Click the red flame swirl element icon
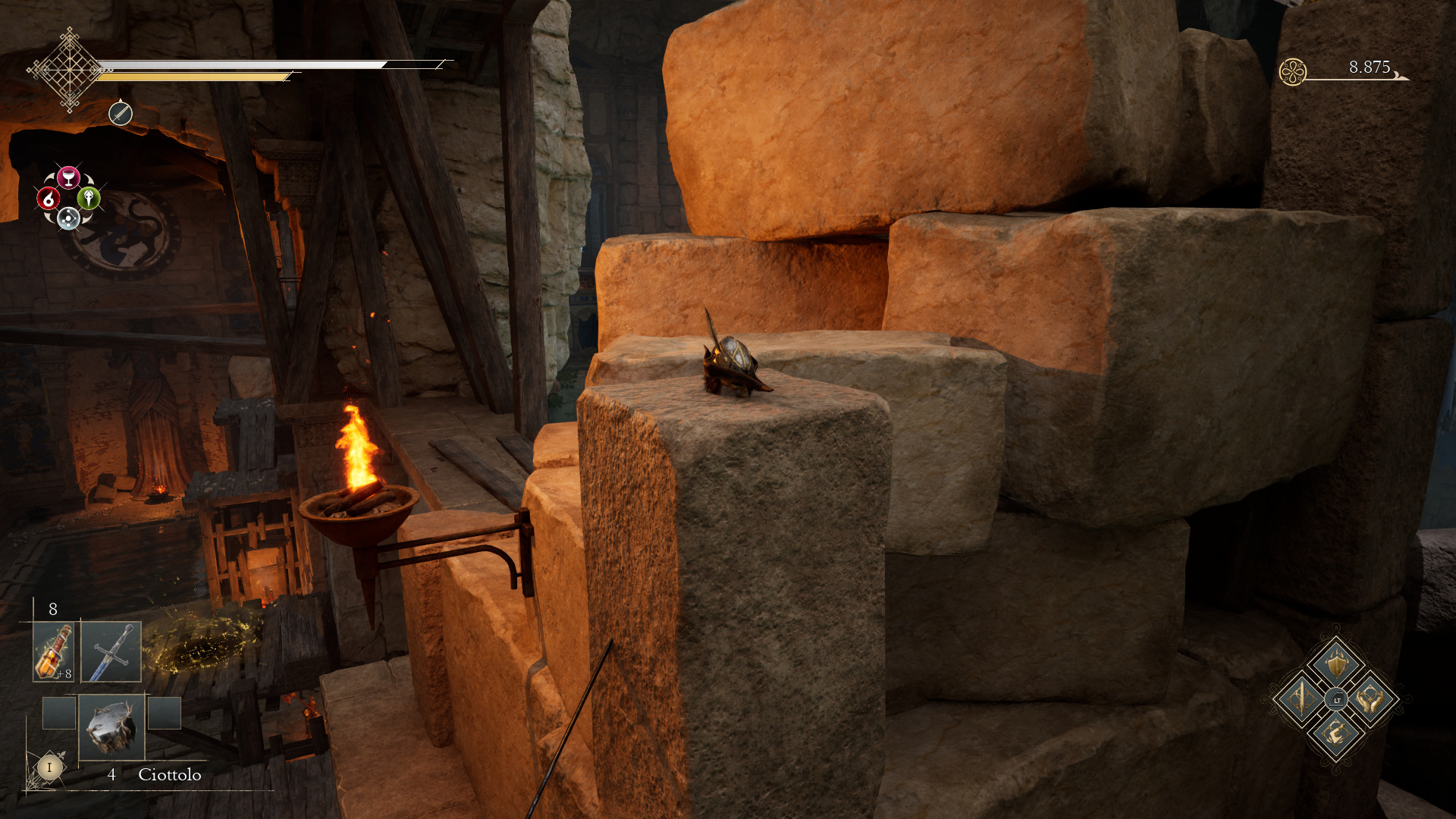 [49, 199]
